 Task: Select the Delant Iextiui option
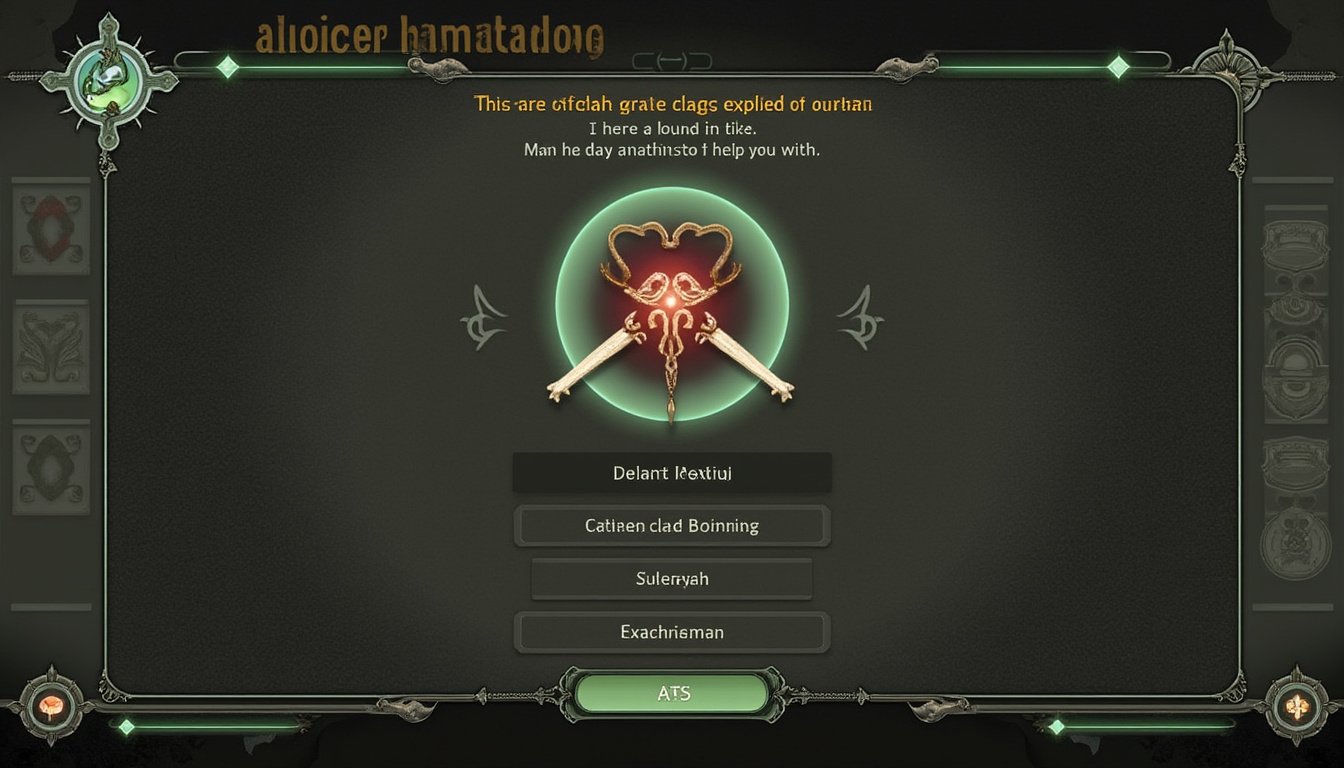(672, 473)
